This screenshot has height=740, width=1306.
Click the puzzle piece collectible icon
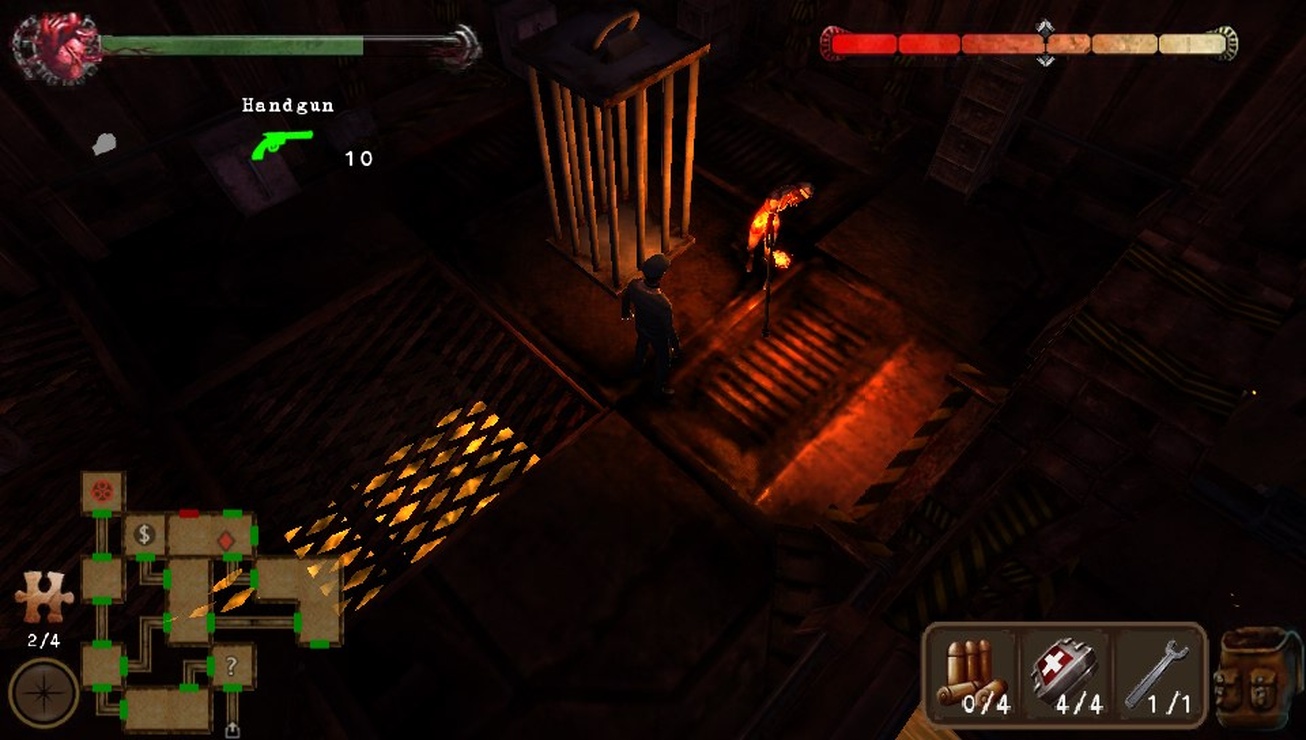point(43,597)
